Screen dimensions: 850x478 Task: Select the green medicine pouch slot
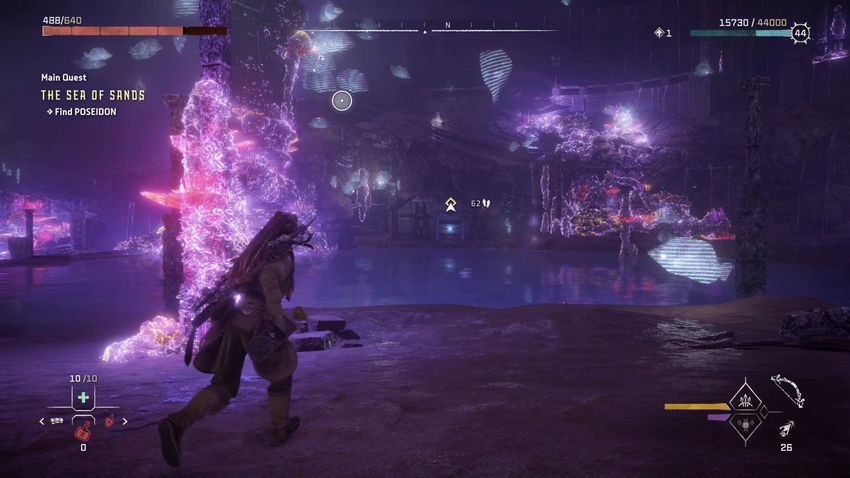click(x=83, y=398)
